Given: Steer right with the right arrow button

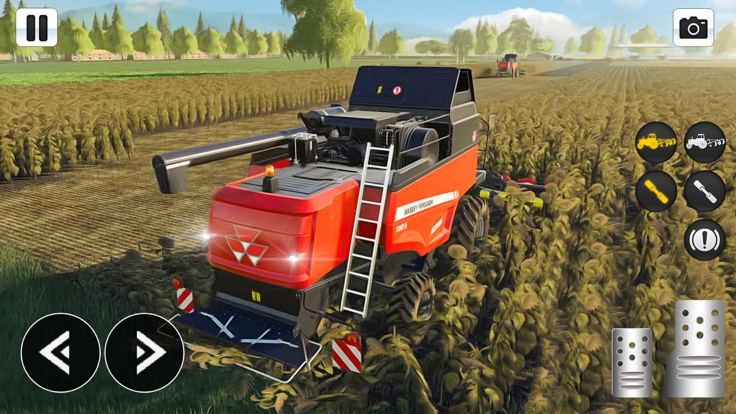Looking at the screenshot, I should [144, 352].
